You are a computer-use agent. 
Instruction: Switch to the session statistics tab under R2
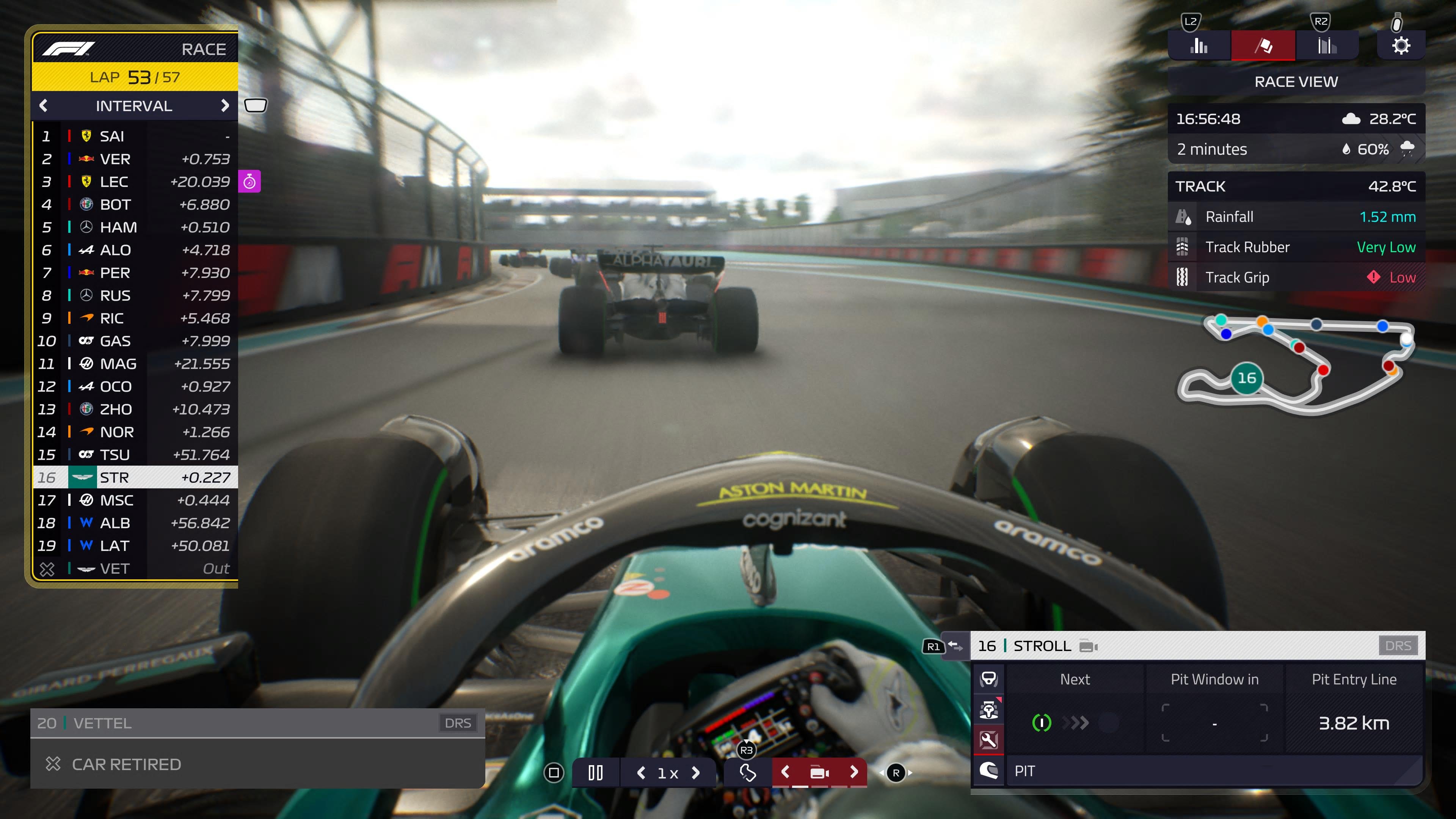point(1327,45)
